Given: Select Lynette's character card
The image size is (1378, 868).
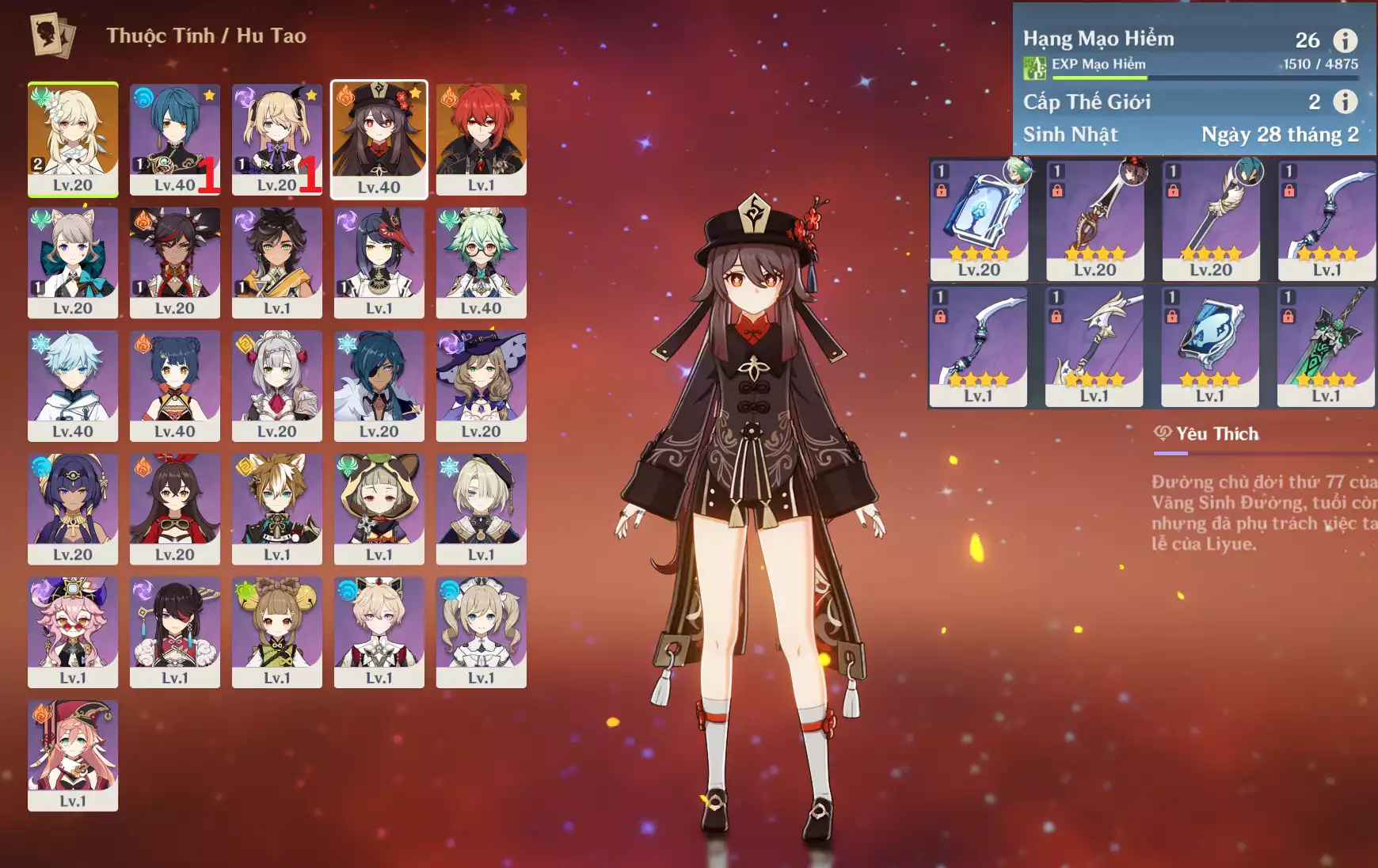Looking at the screenshot, I should point(73,262).
